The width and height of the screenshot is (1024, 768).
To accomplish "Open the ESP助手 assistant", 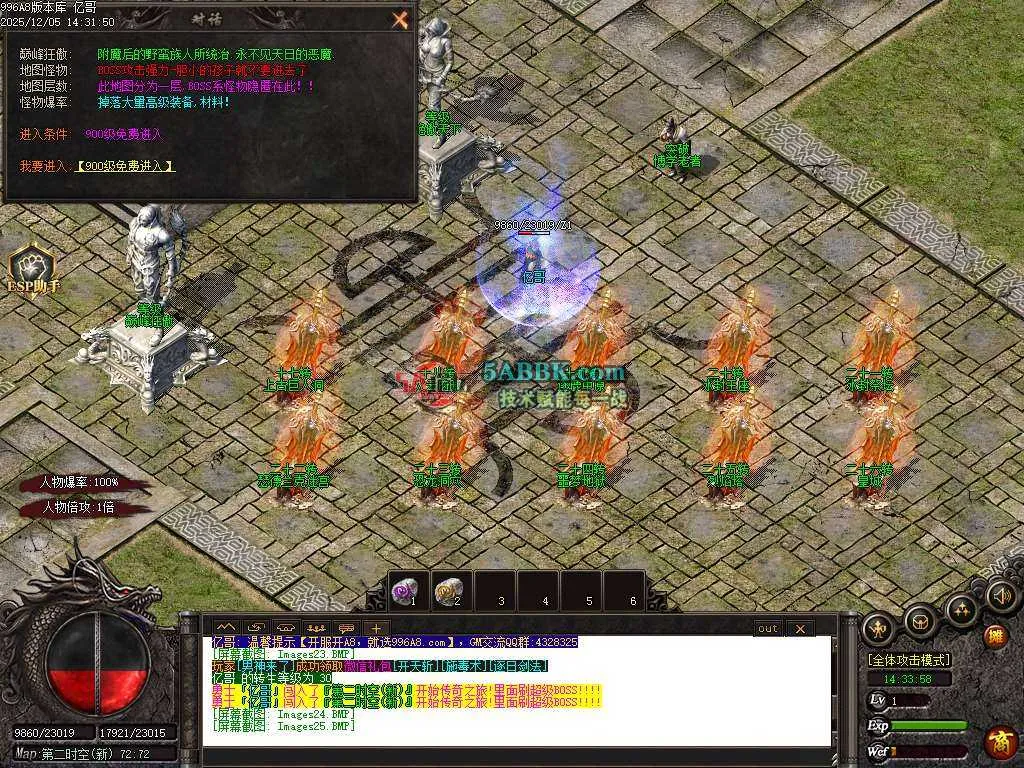I will coord(32,270).
